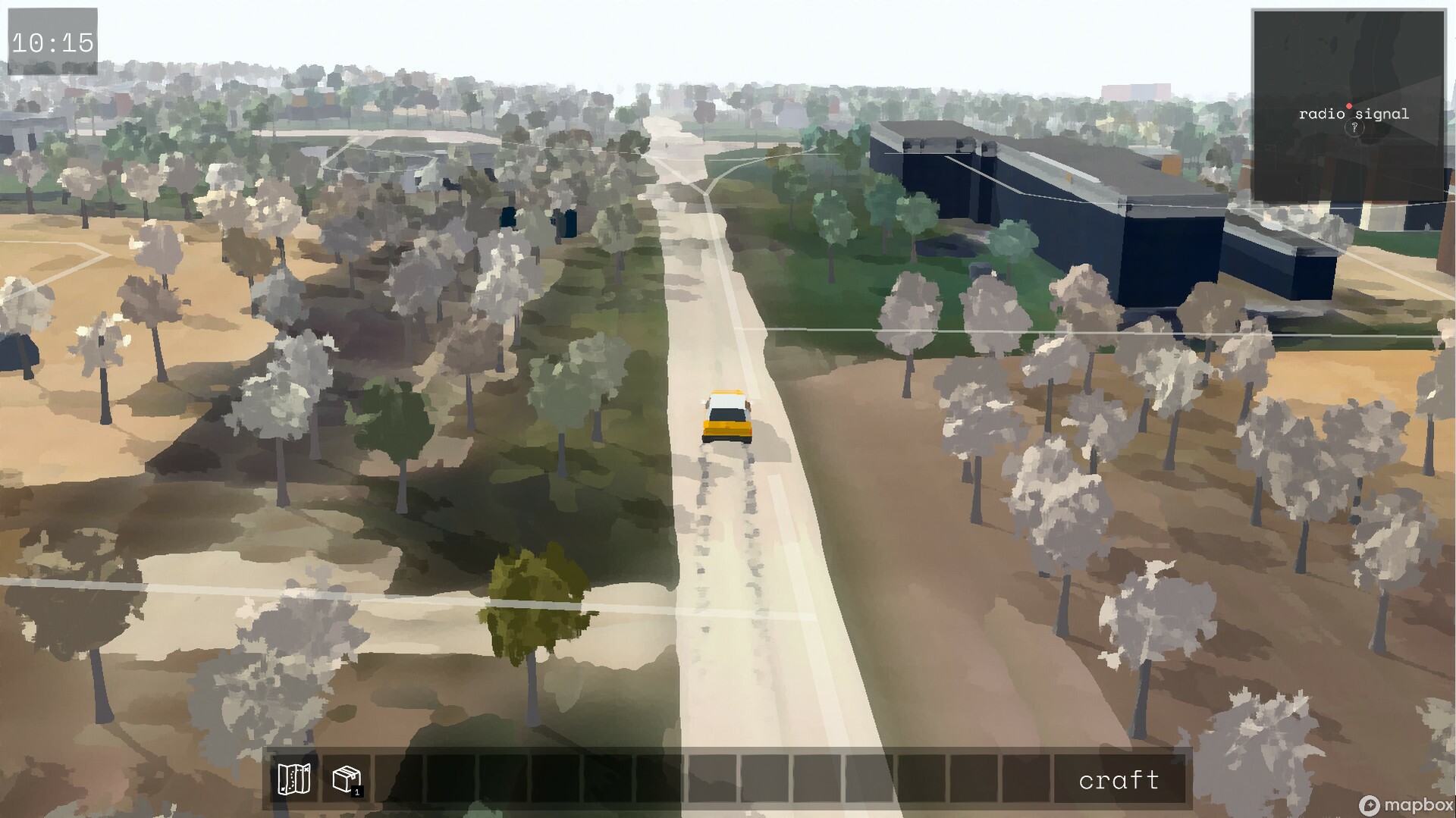The width and height of the screenshot is (1456, 818).
Task: Click the red radio signal dot
Action: click(x=1349, y=106)
